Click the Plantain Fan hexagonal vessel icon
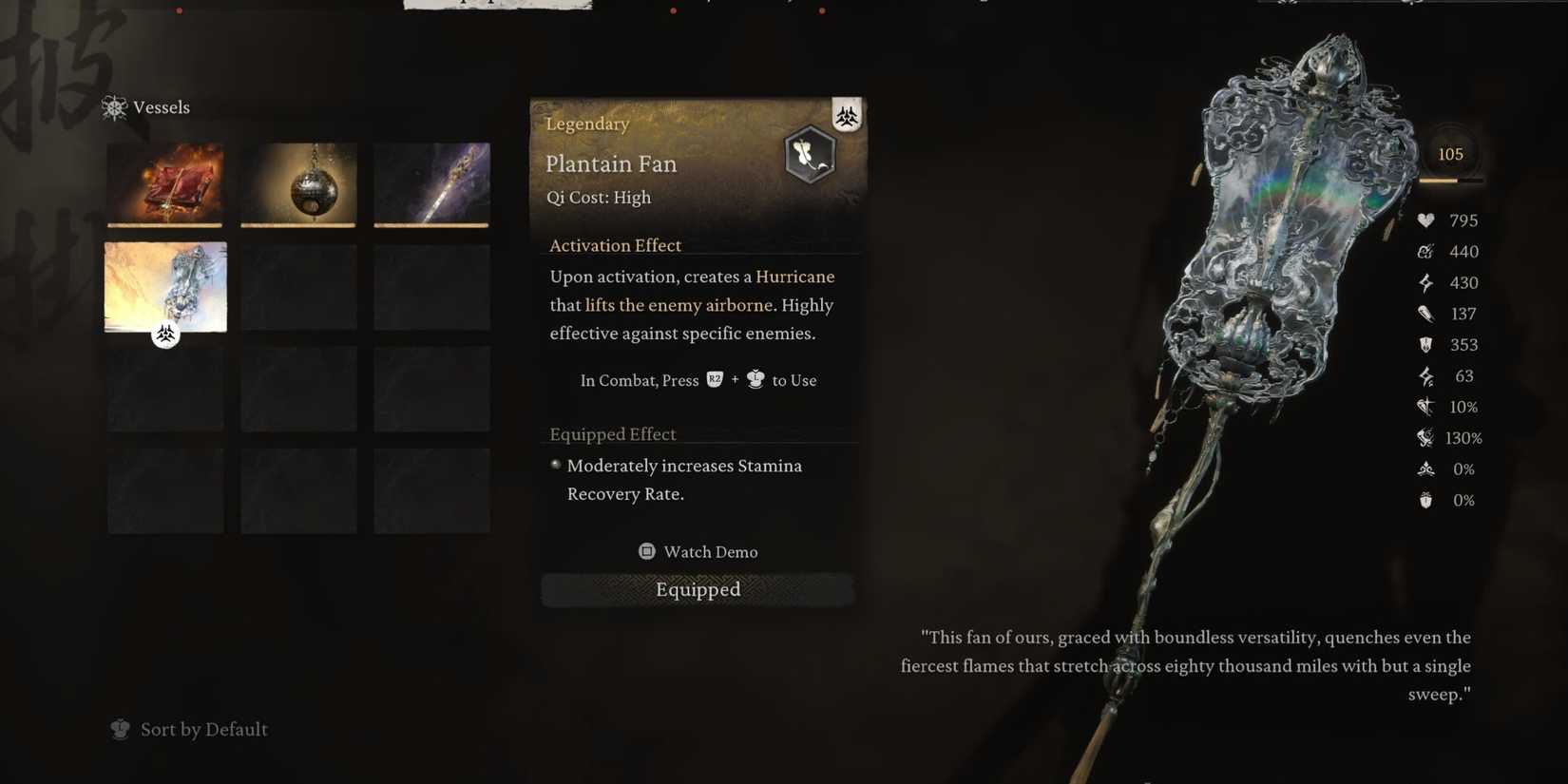This screenshot has height=784, width=1568. point(811,153)
